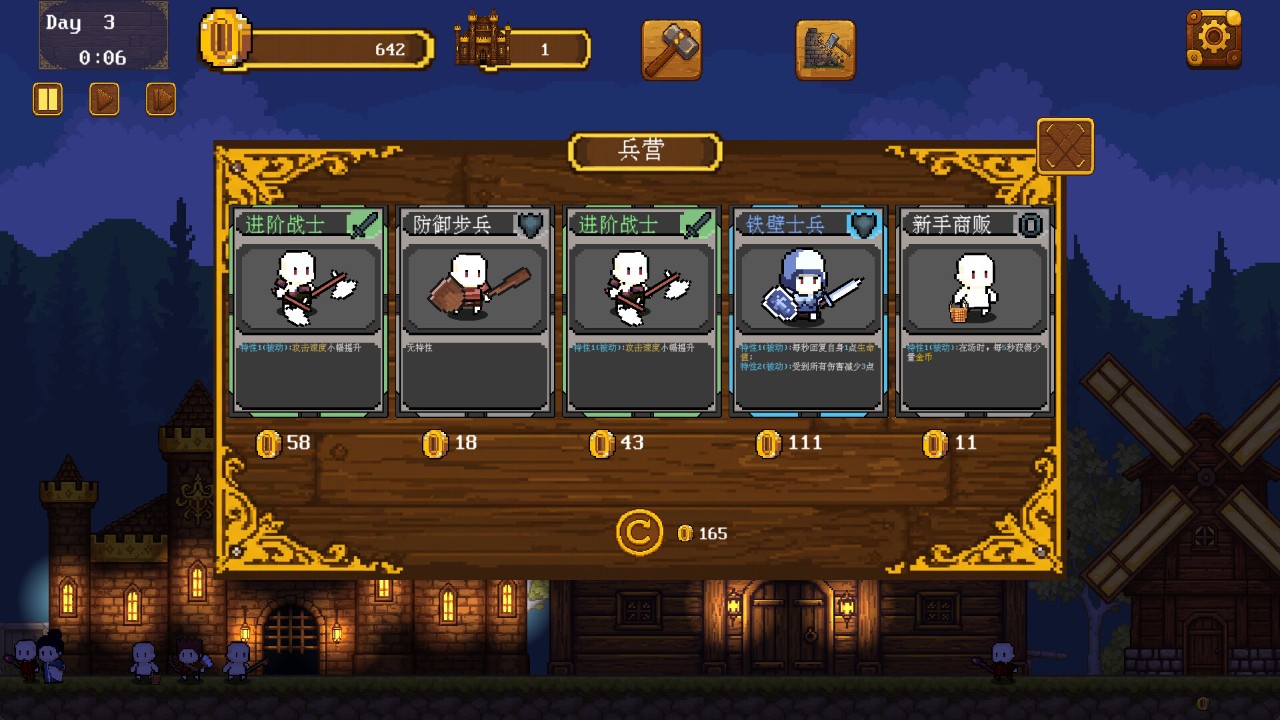Close the 兵营 barracks panel

tap(1065, 147)
